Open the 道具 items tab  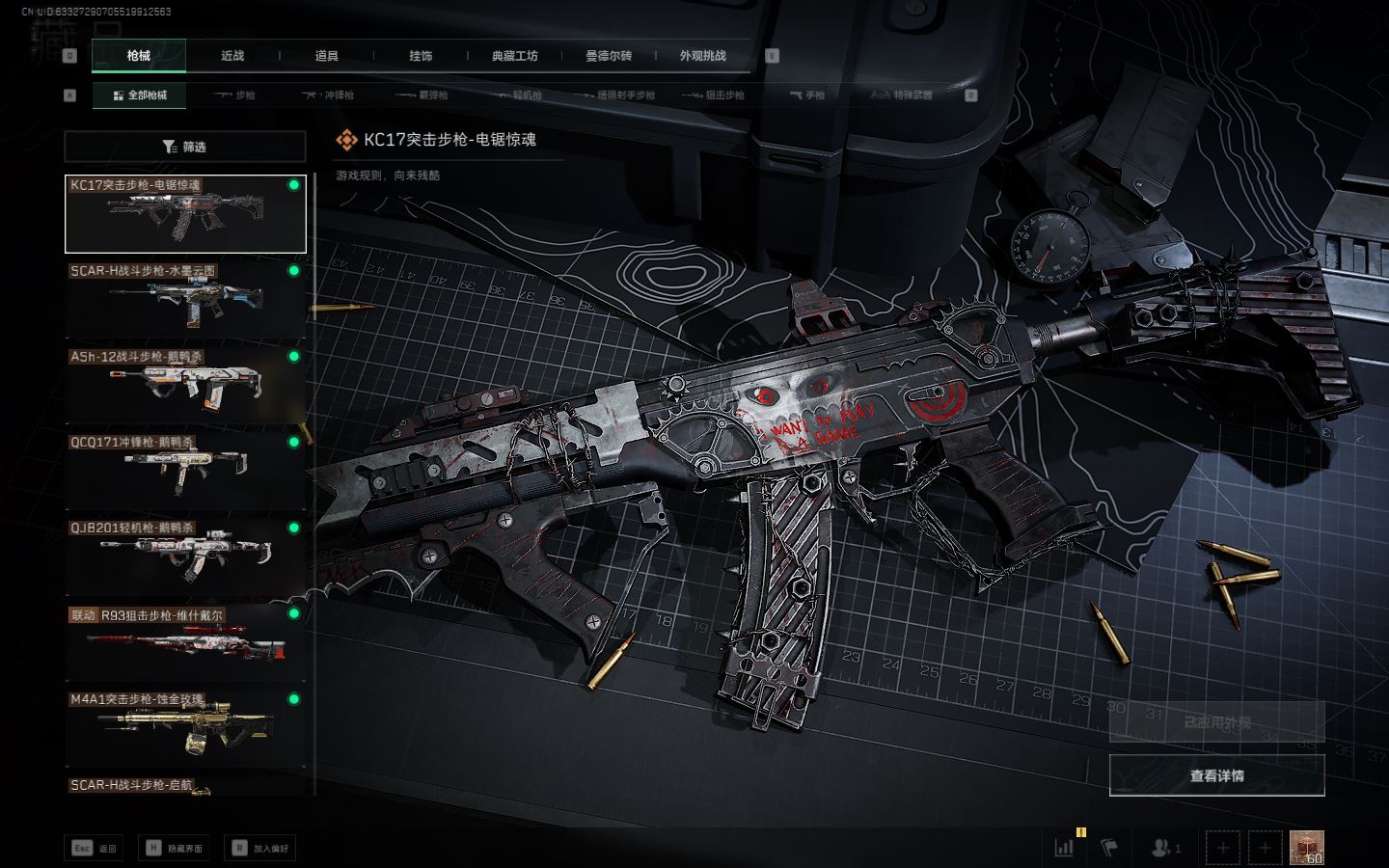[x=326, y=56]
